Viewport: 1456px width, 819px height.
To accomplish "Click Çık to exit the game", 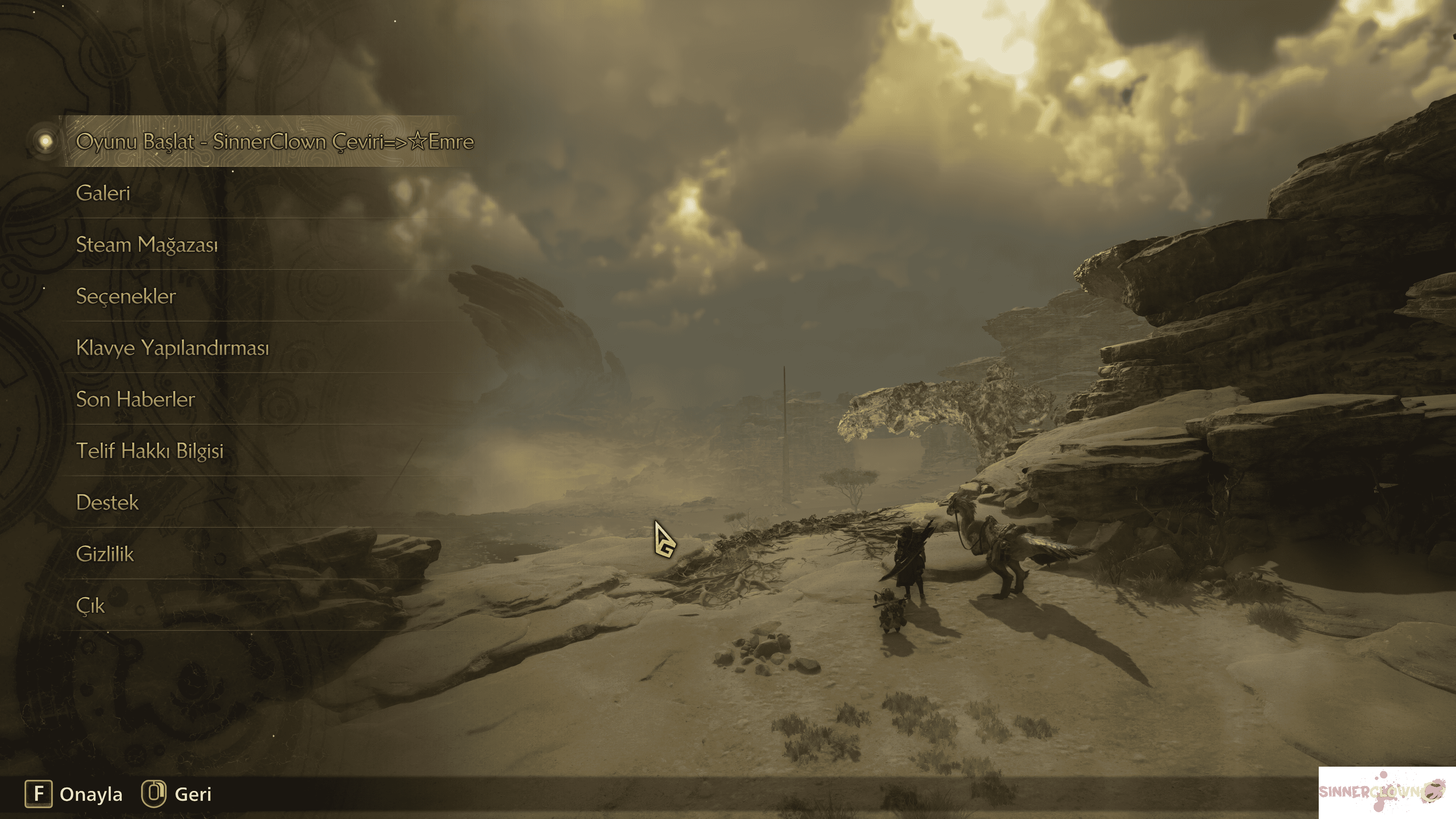I will [x=91, y=606].
